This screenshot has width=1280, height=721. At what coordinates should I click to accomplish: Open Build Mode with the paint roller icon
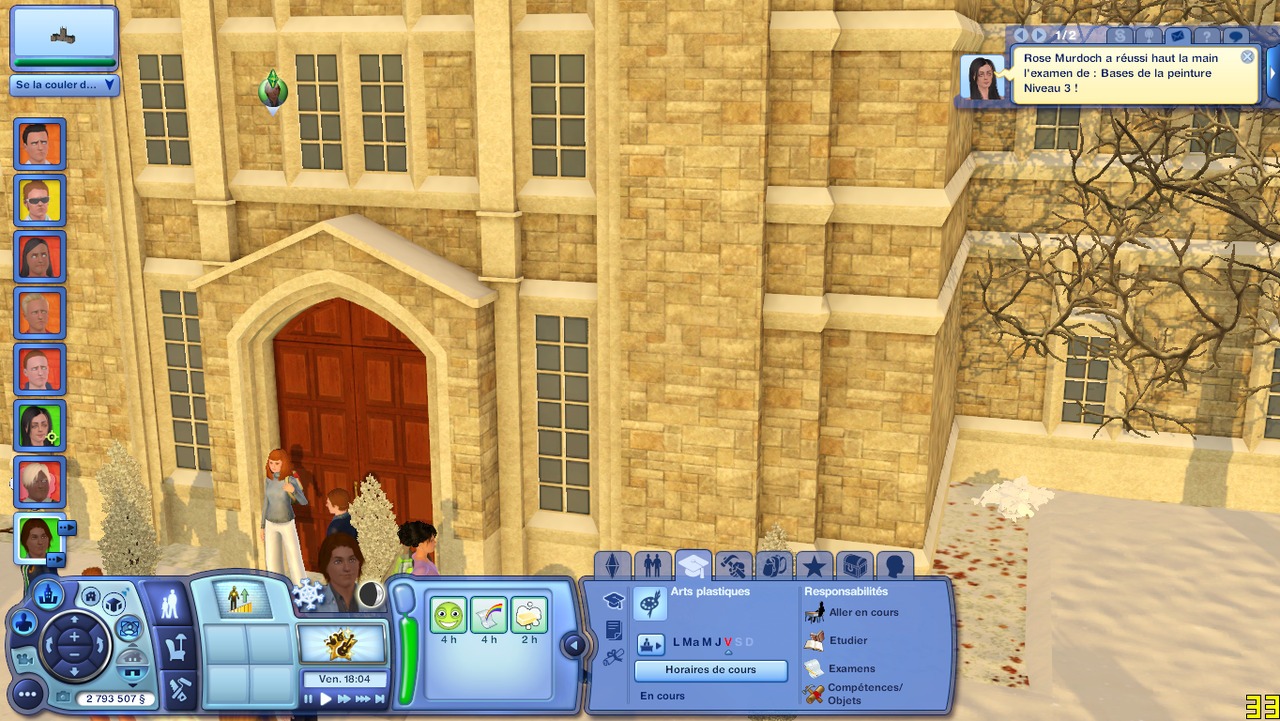pyautogui.click(x=180, y=688)
